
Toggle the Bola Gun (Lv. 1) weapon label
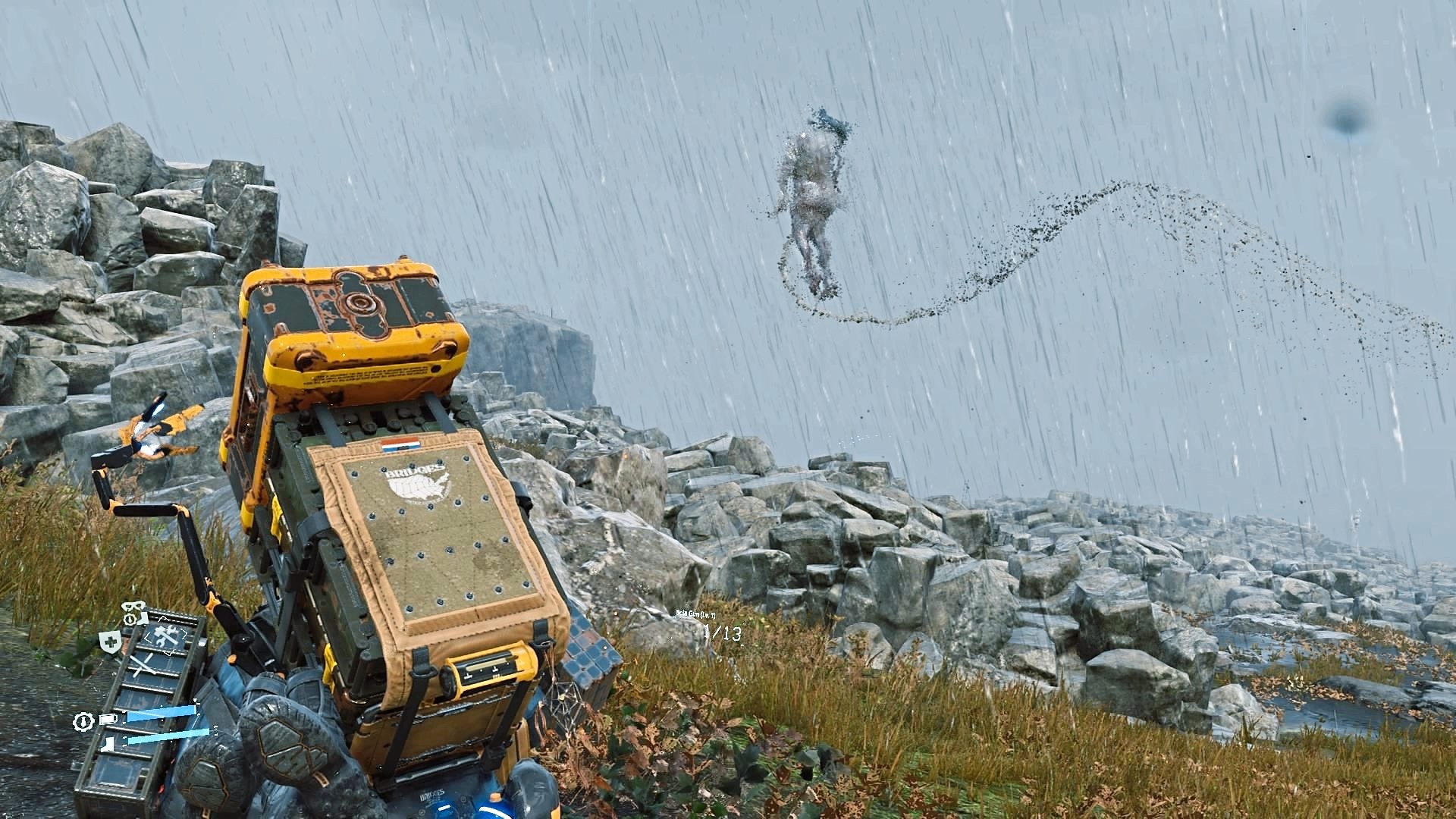pyautogui.click(x=695, y=614)
